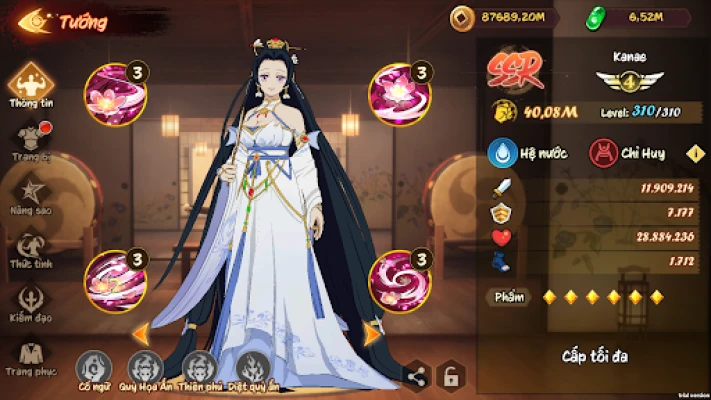Select the lower-right pink swirl skill icon
The image size is (711, 400).
click(397, 280)
